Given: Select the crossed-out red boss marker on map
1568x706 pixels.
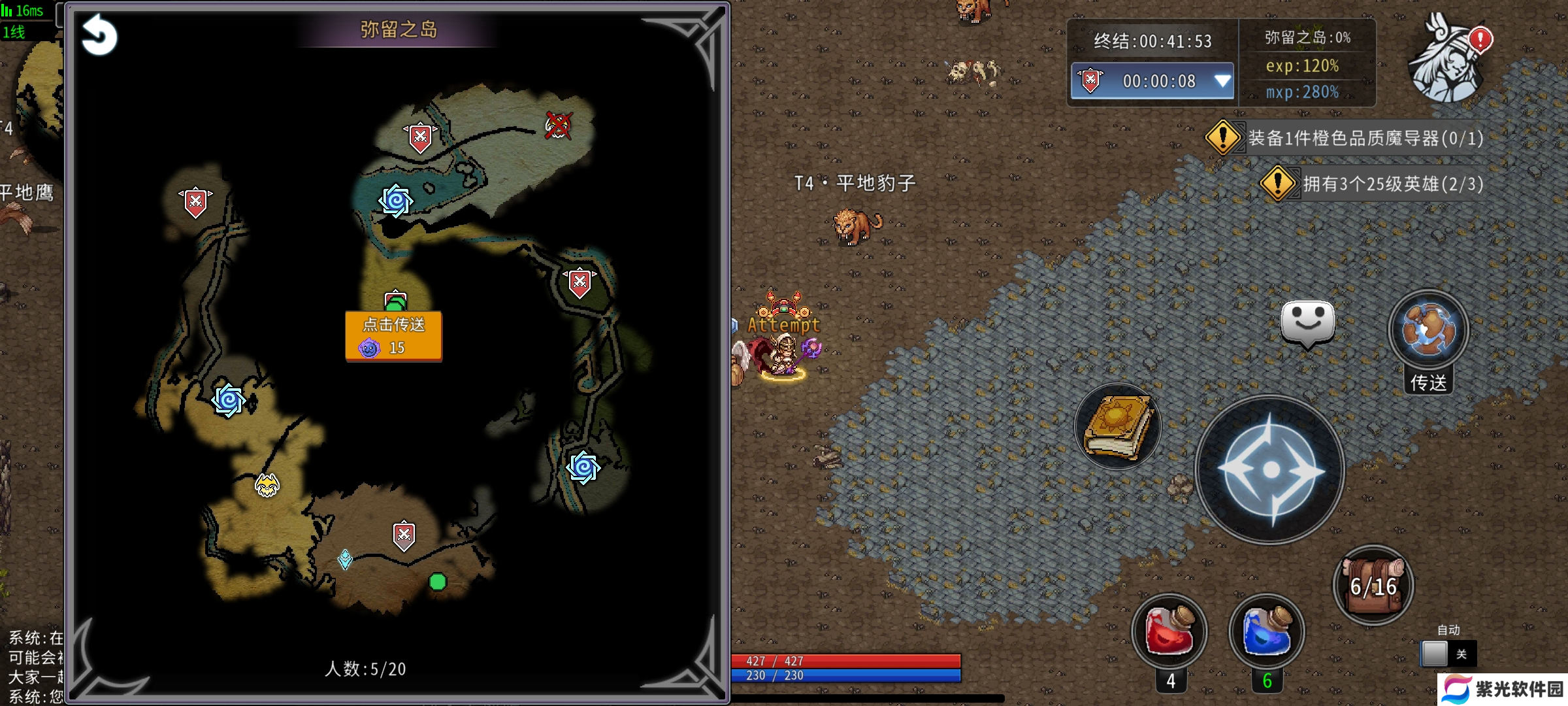Looking at the screenshot, I should (x=558, y=125).
